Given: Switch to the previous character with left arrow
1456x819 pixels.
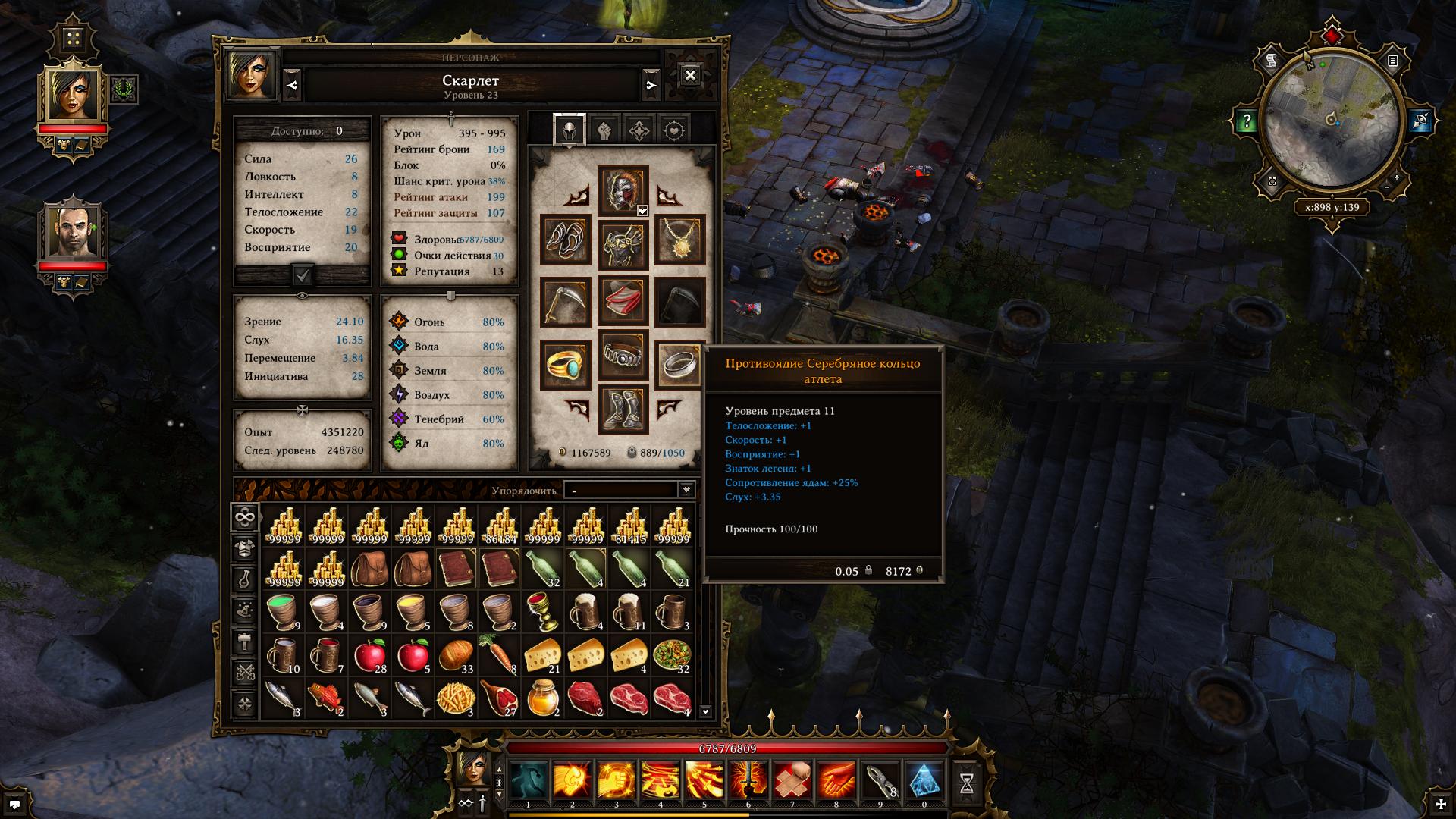Looking at the screenshot, I should point(293,85).
